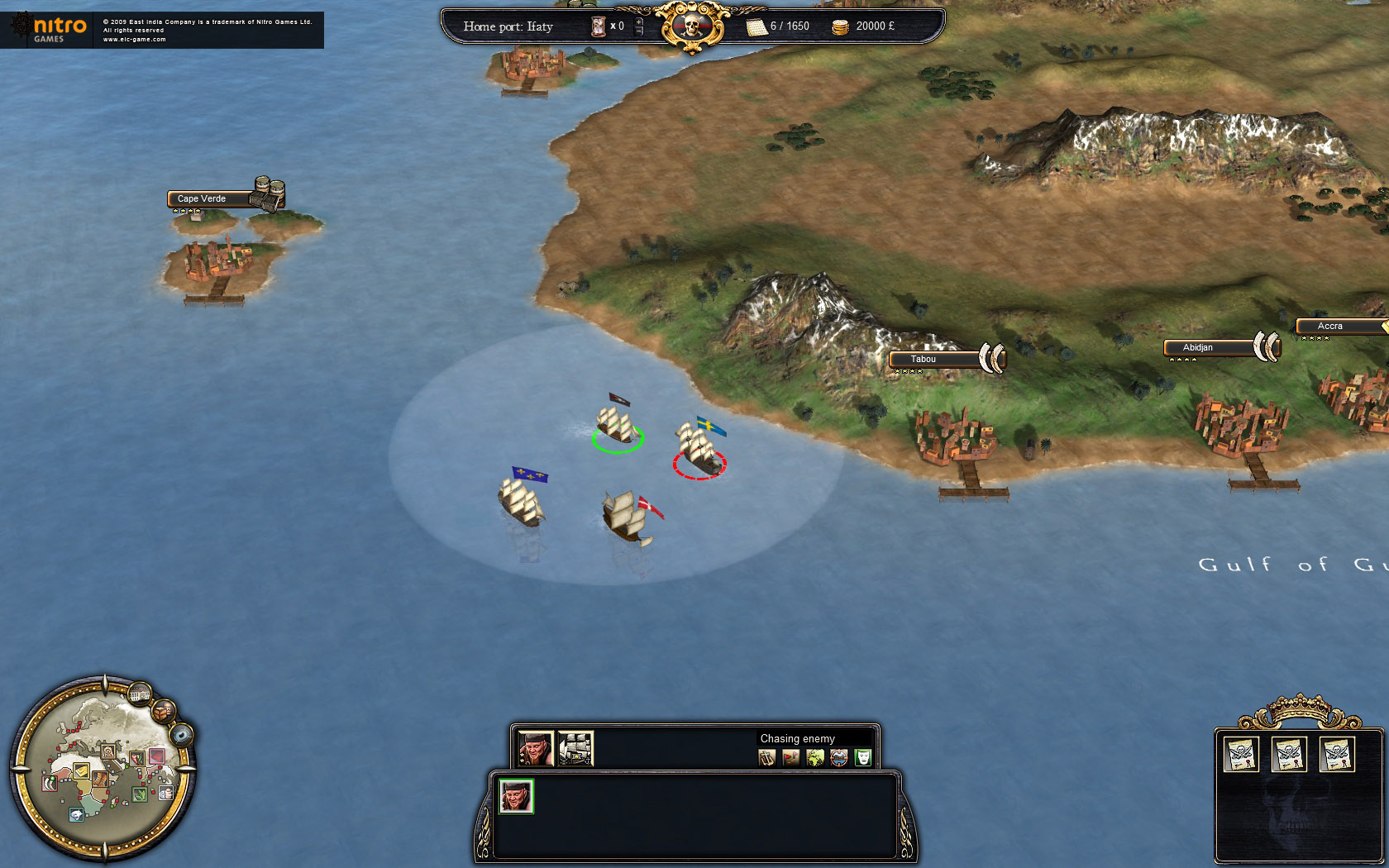Open the calendar icon showing 6 / 1650
Screen dimensions: 1389x868
757,26
